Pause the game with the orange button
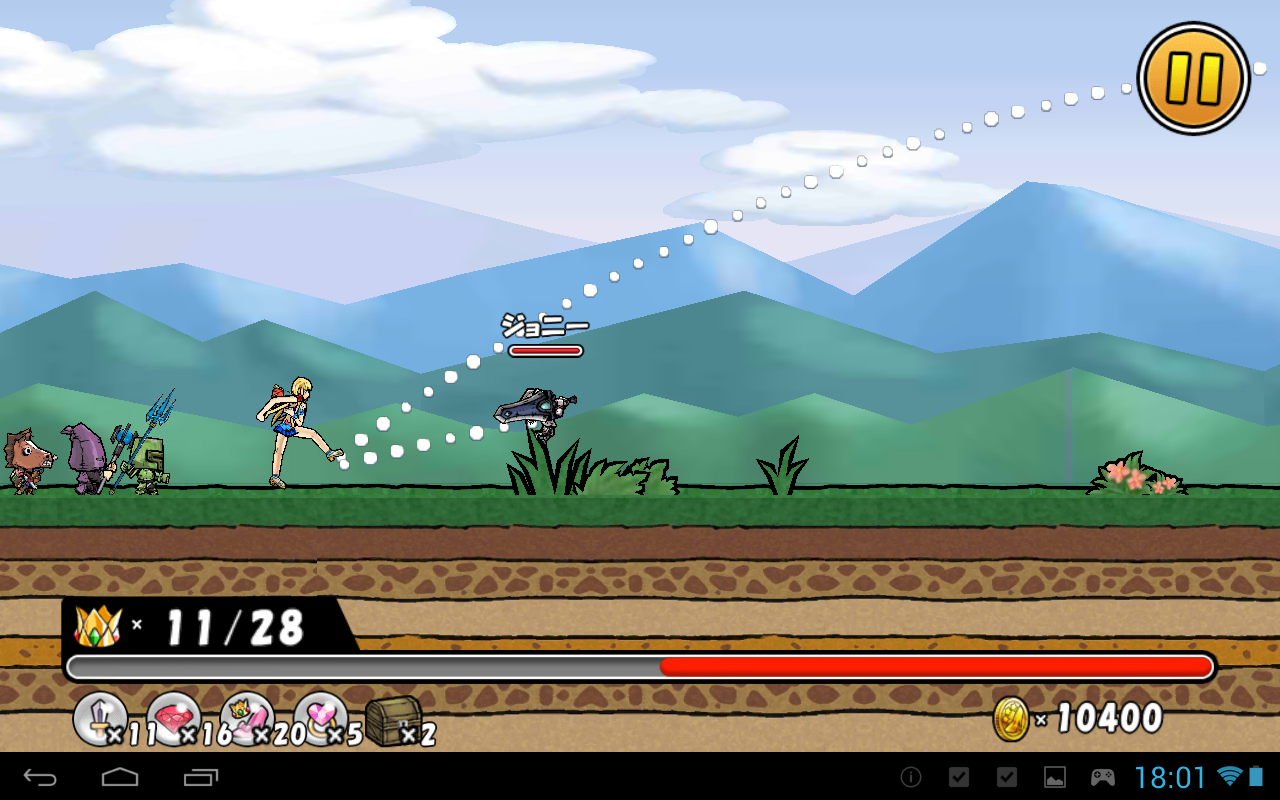 (1194, 78)
